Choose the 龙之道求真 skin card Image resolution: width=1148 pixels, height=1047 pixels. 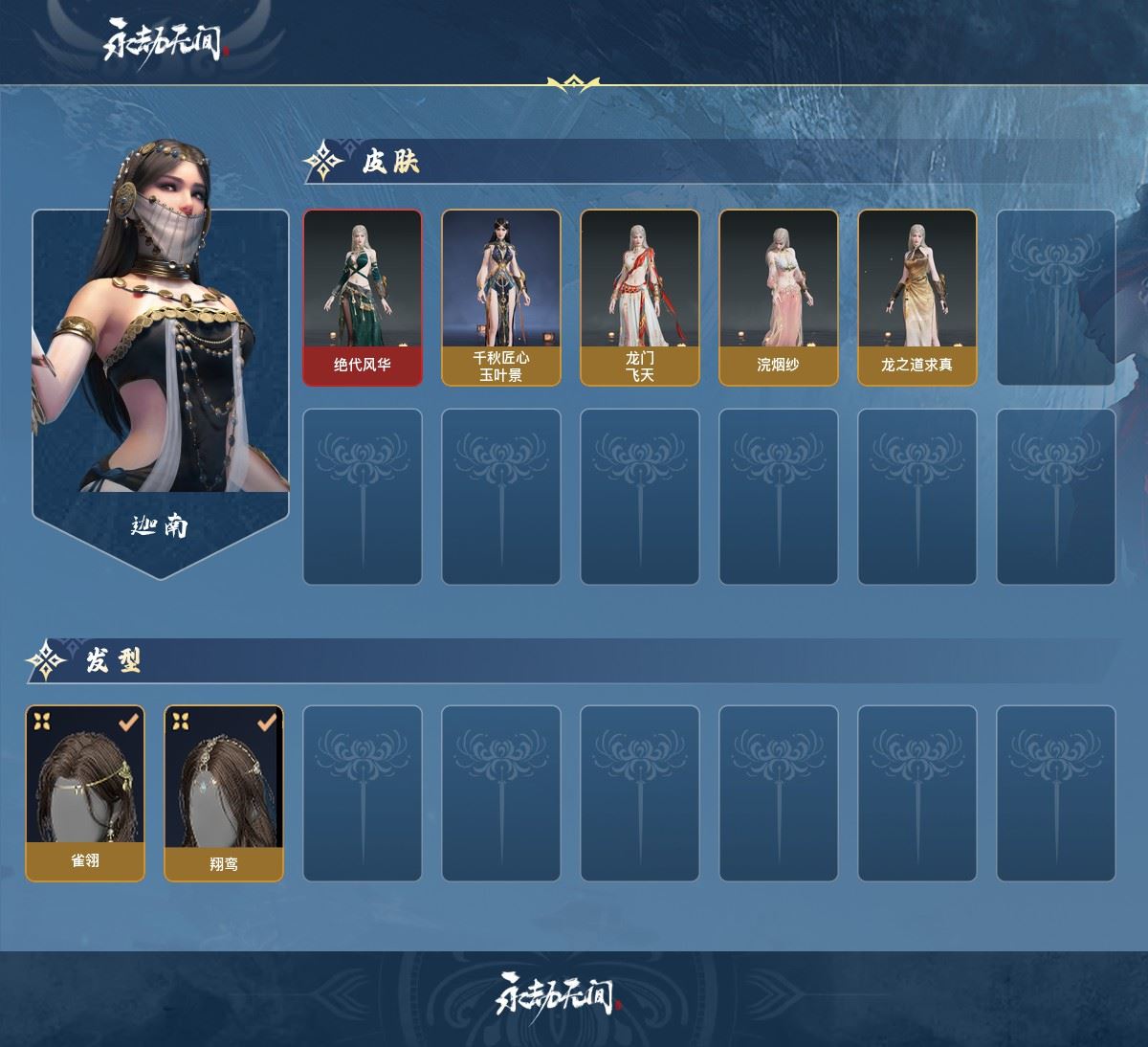[916, 298]
